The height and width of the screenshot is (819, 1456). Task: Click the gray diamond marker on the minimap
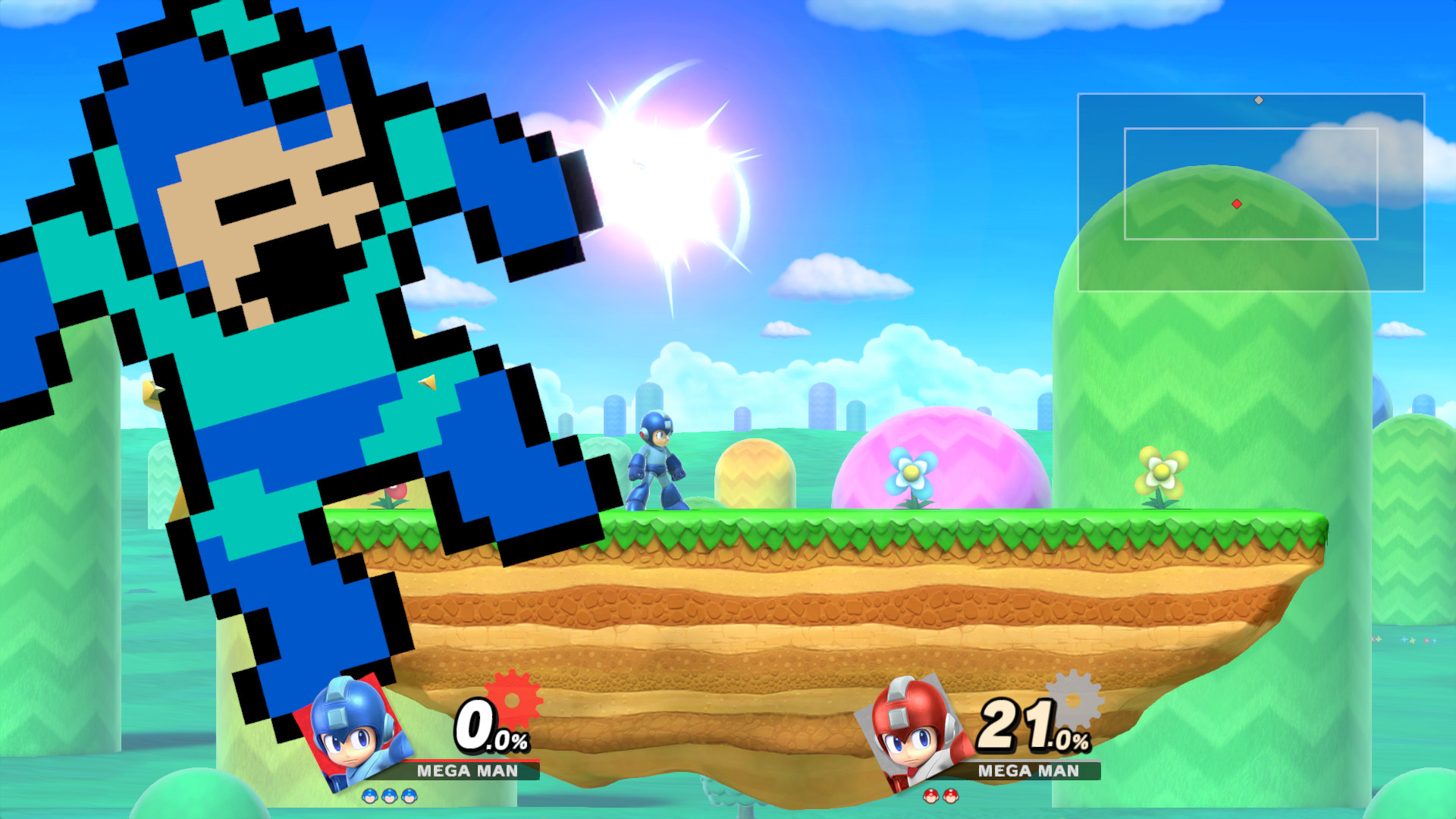pos(1258,99)
